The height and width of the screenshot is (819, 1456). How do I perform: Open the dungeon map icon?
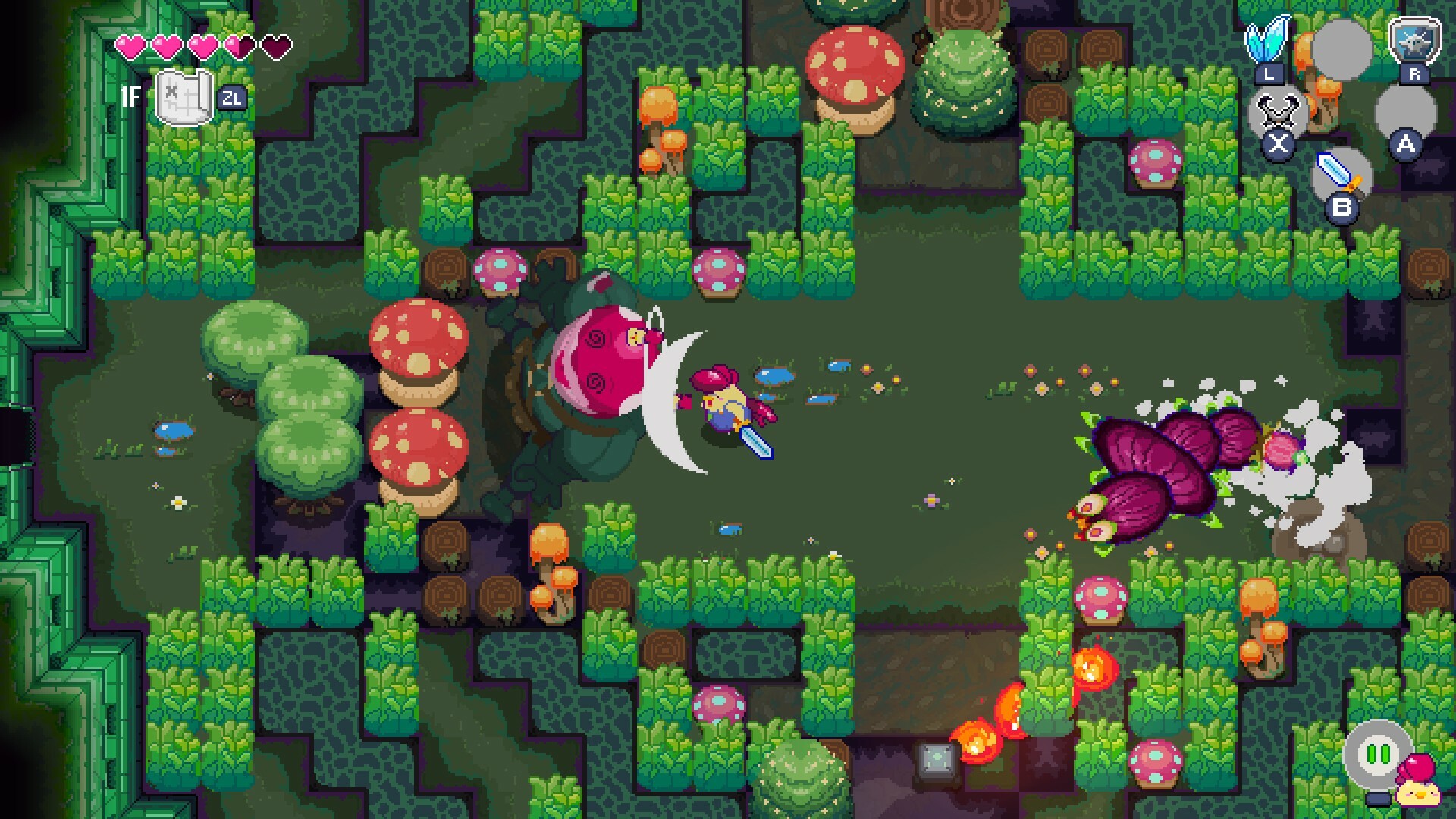[x=184, y=96]
